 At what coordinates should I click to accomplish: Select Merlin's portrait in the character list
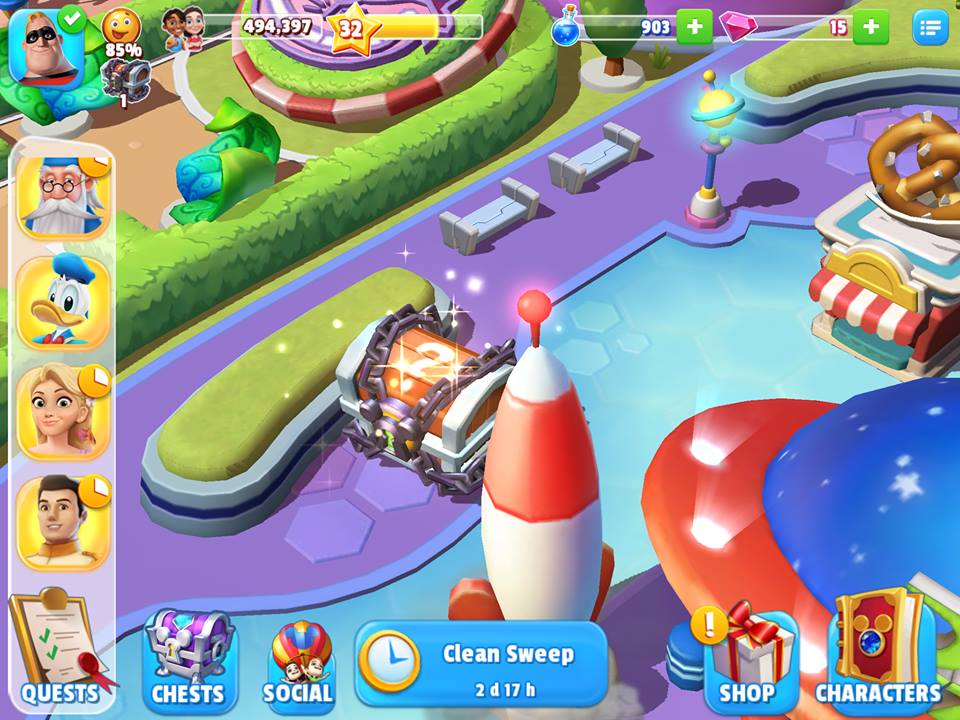click(62, 197)
